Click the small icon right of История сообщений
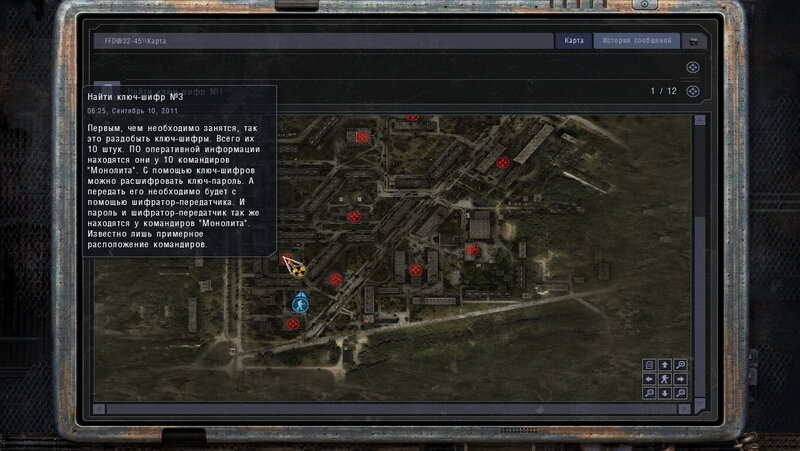Screen dimensions: 800x451 [x=692, y=42]
